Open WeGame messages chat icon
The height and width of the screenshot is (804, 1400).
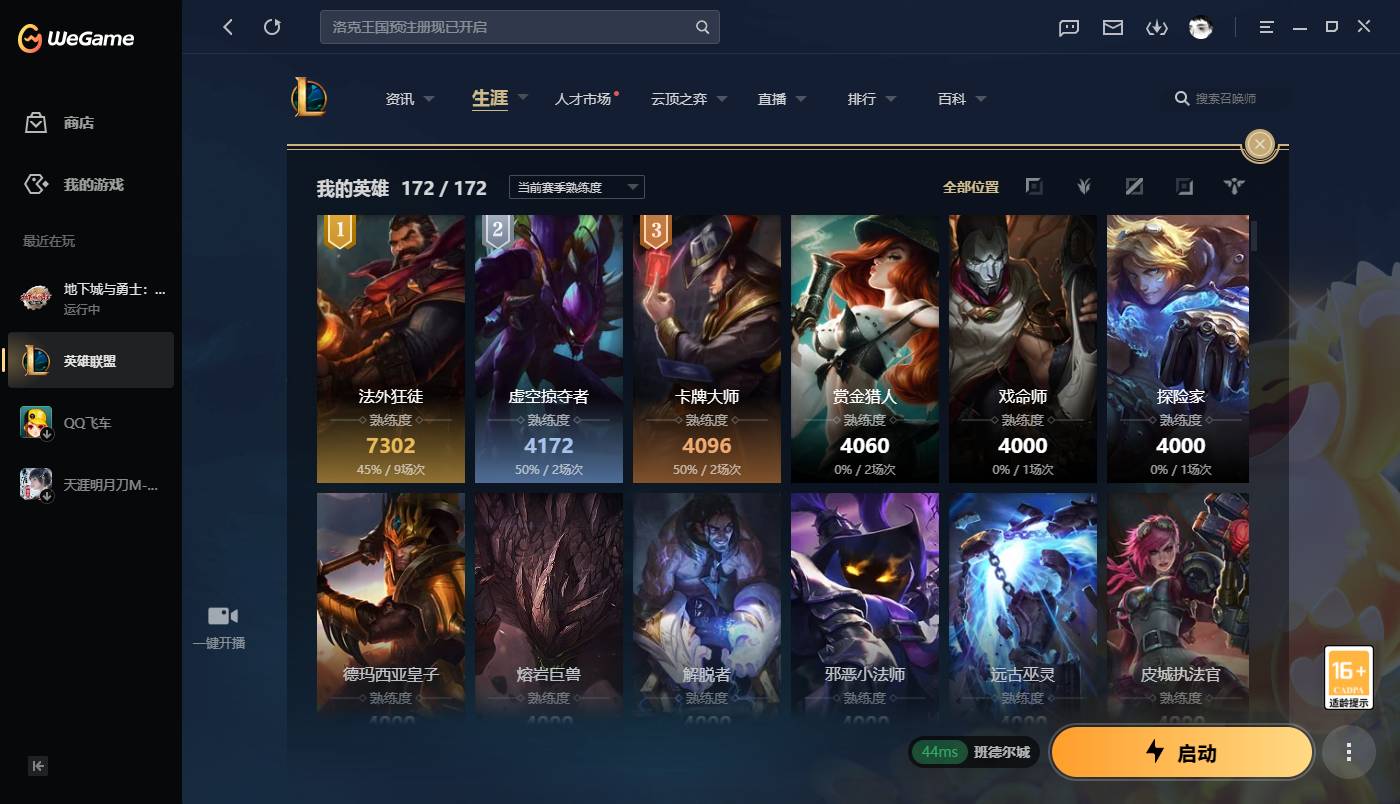click(1068, 28)
